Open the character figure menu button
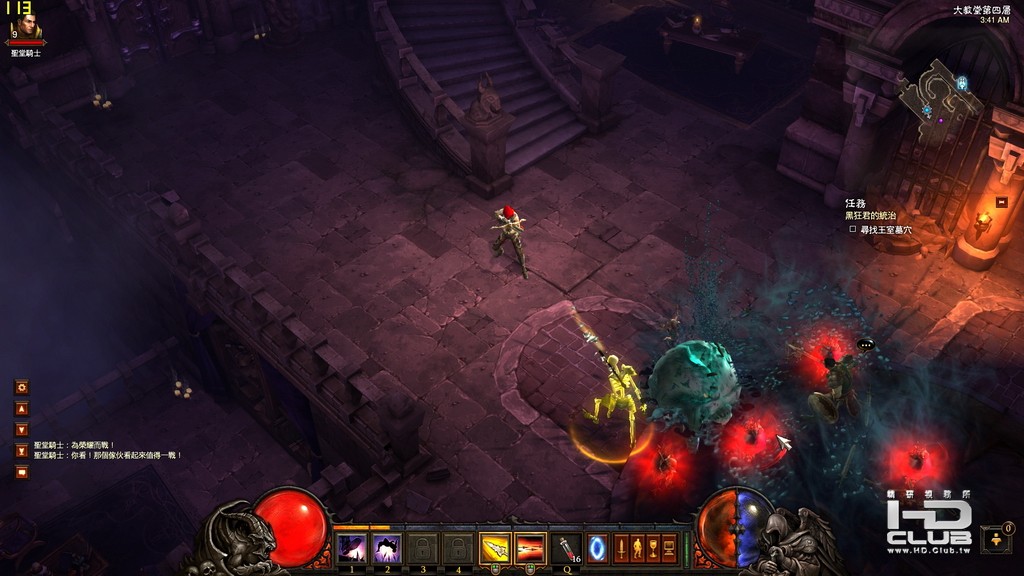Screen dimensions: 1024x576 tap(637, 548)
